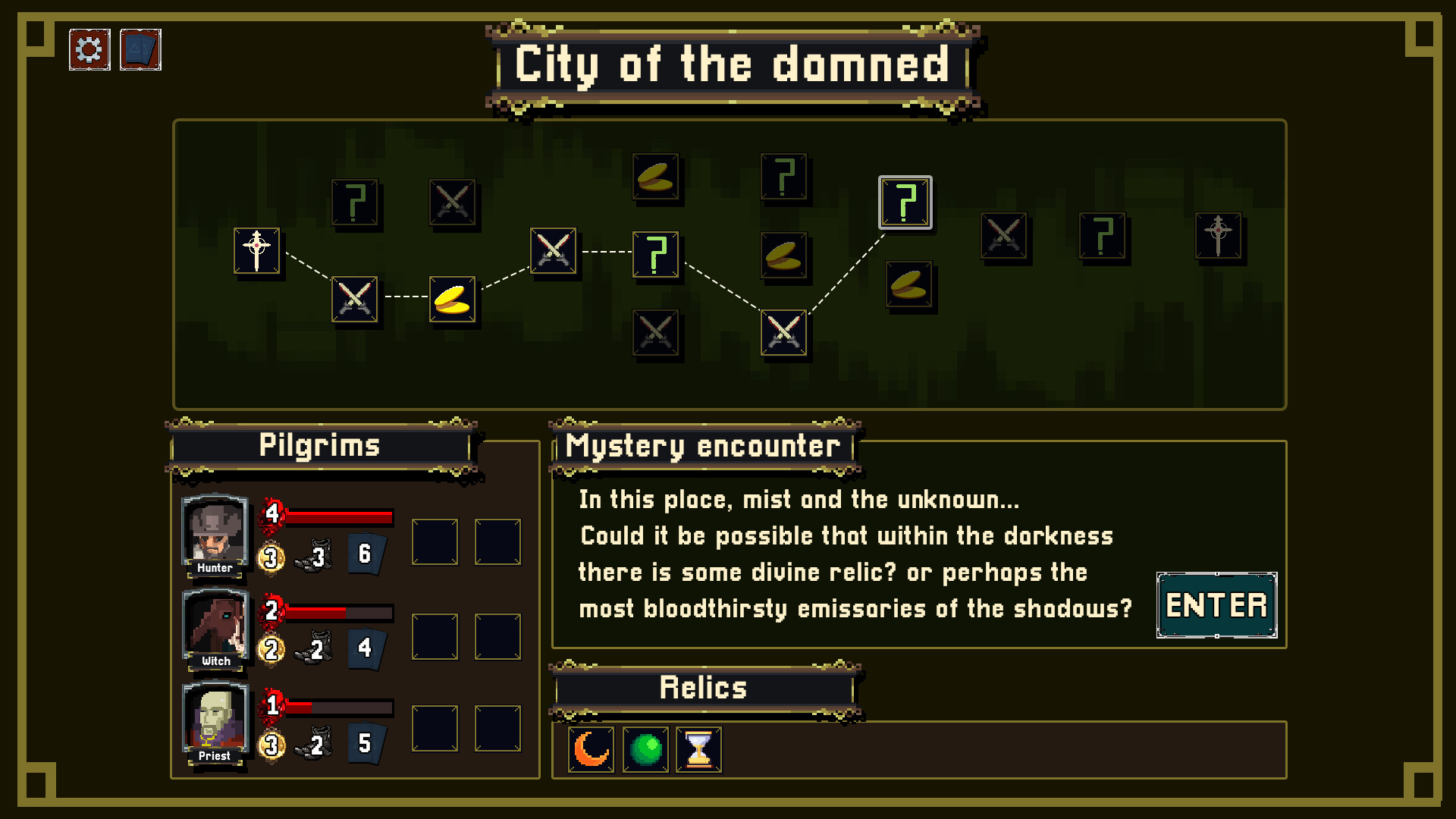The width and height of the screenshot is (1456, 819).
Task: Select the Hunter's portrait
Action: click(214, 535)
